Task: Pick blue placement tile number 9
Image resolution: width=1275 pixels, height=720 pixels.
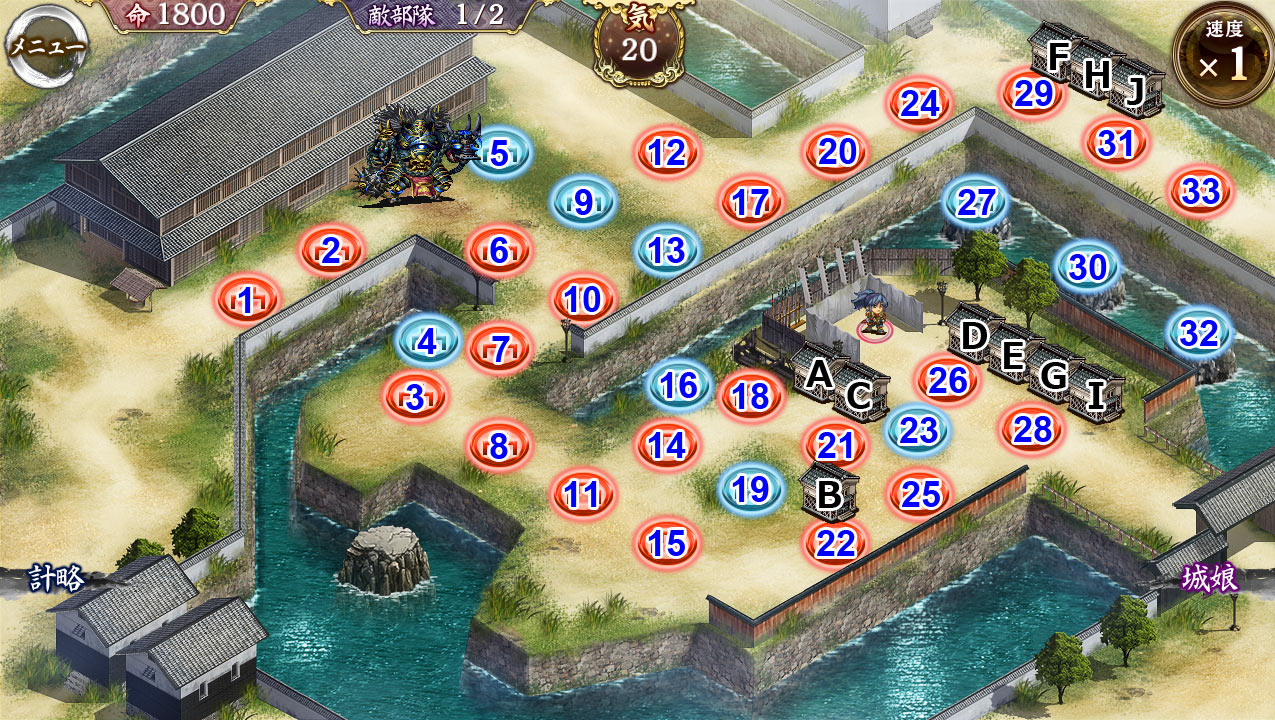Action: (584, 202)
